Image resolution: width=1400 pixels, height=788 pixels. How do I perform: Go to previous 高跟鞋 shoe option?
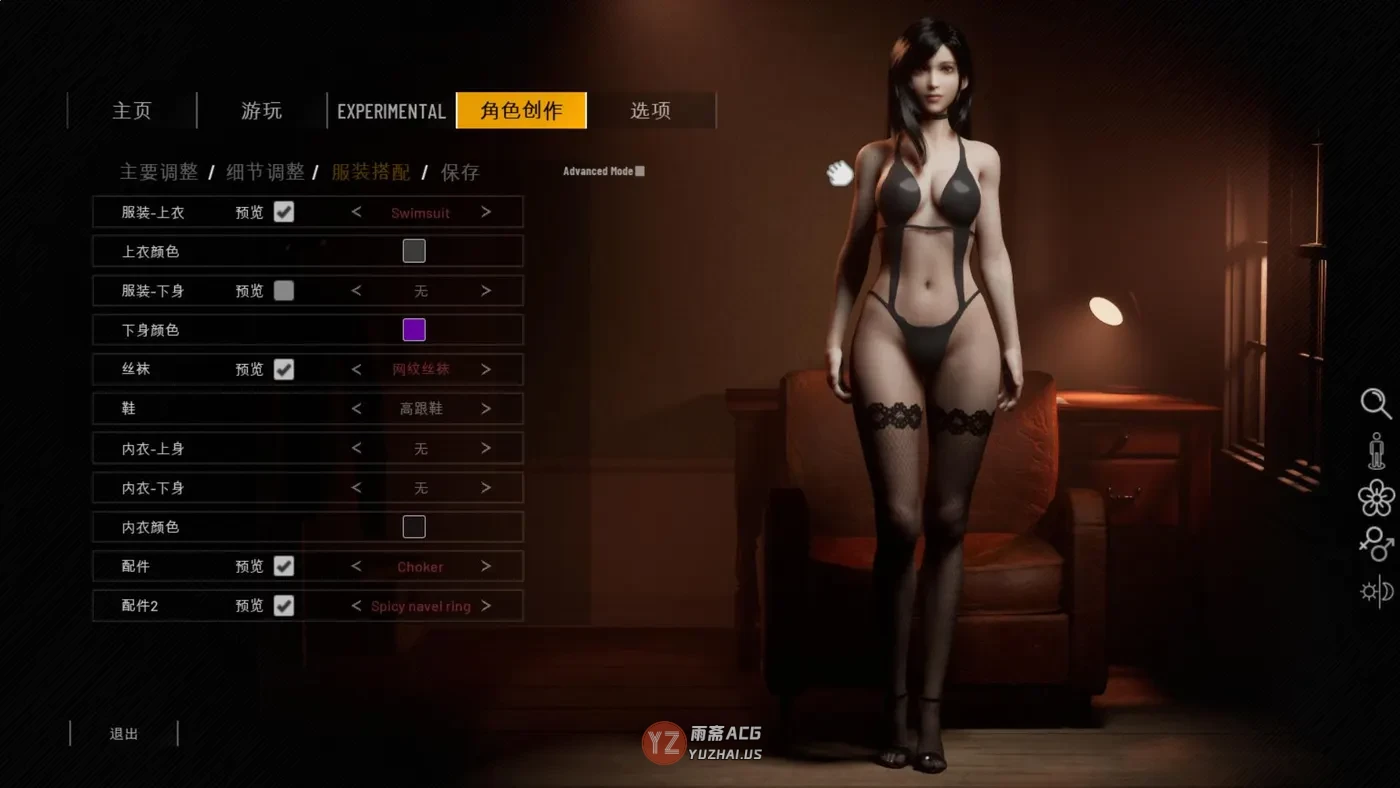[x=357, y=408]
